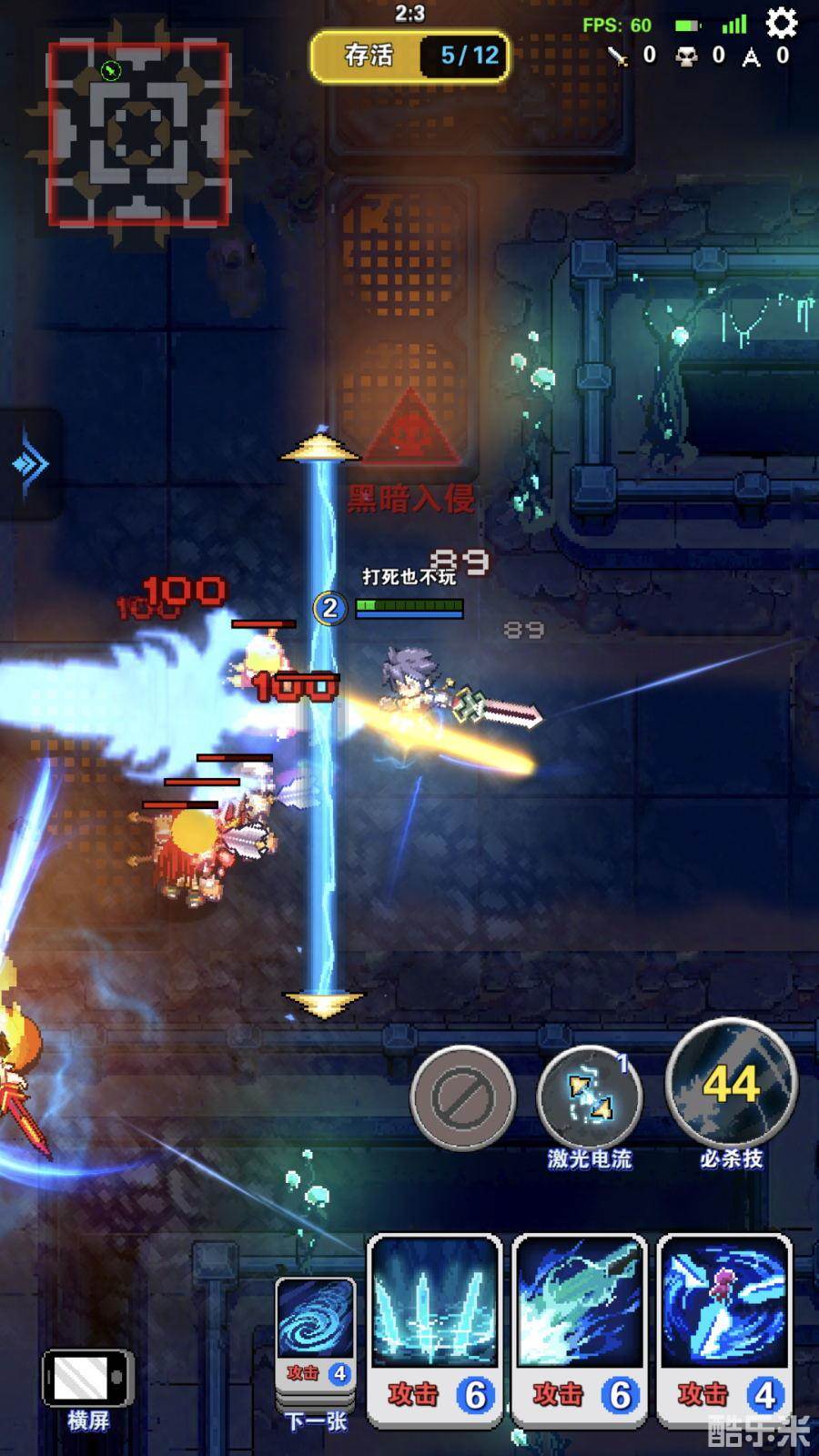This screenshot has height=1456, width=819.
Task: Select the next-up swirl card preview
Action: 315,1333
